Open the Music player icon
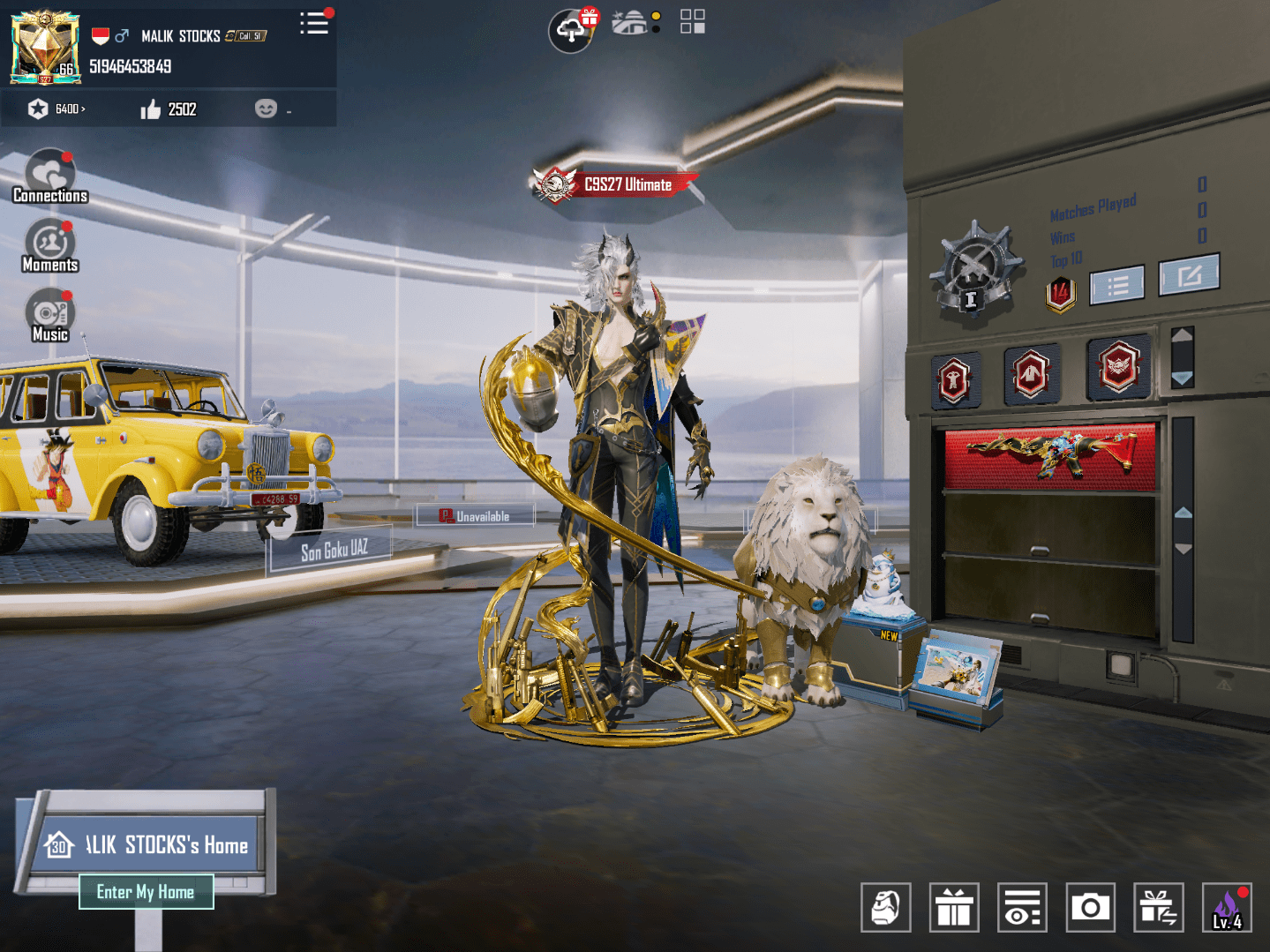The height and width of the screenshot is (952, 1270). point(49,313)
